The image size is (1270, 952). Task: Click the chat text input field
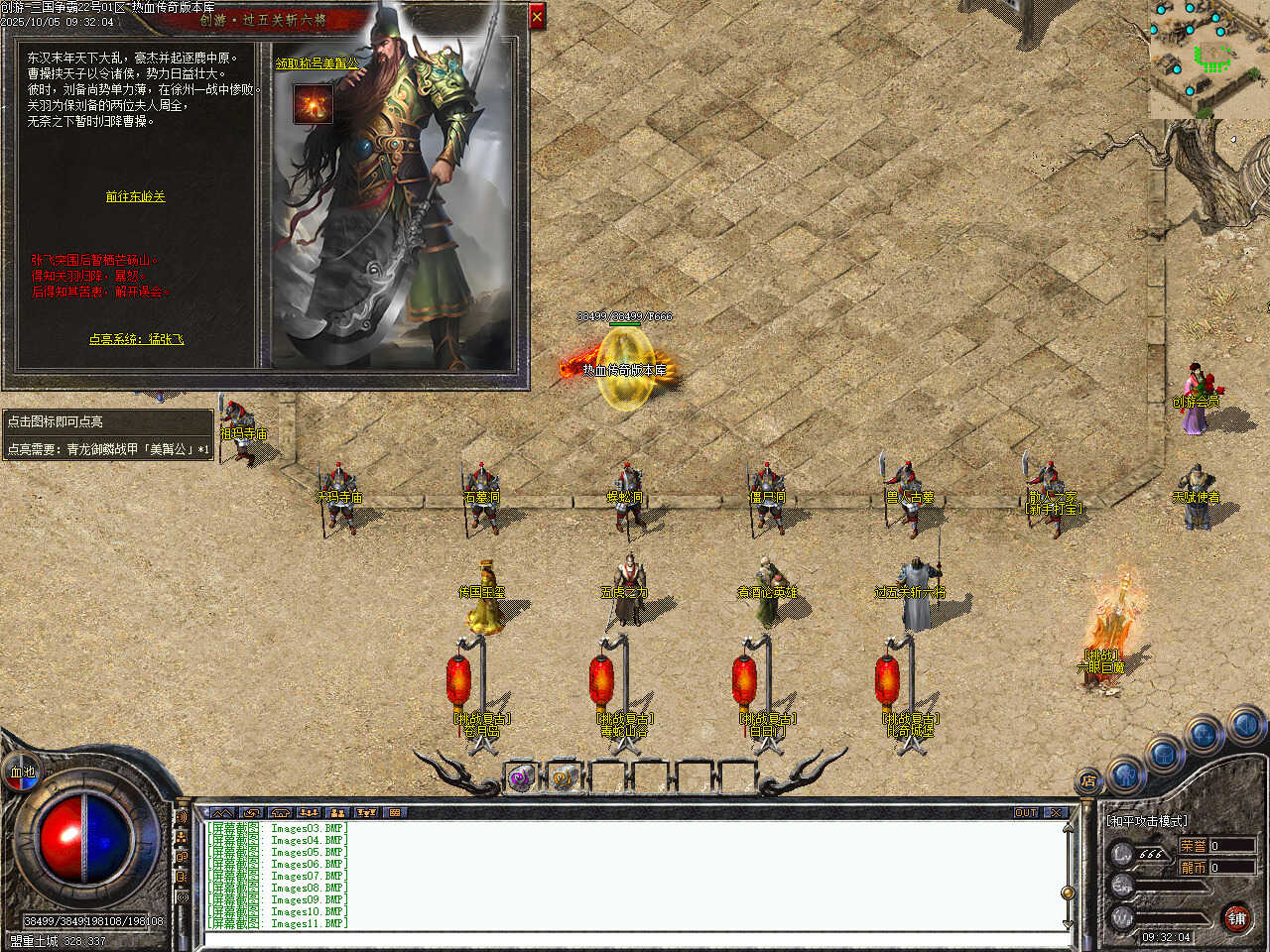635,937
